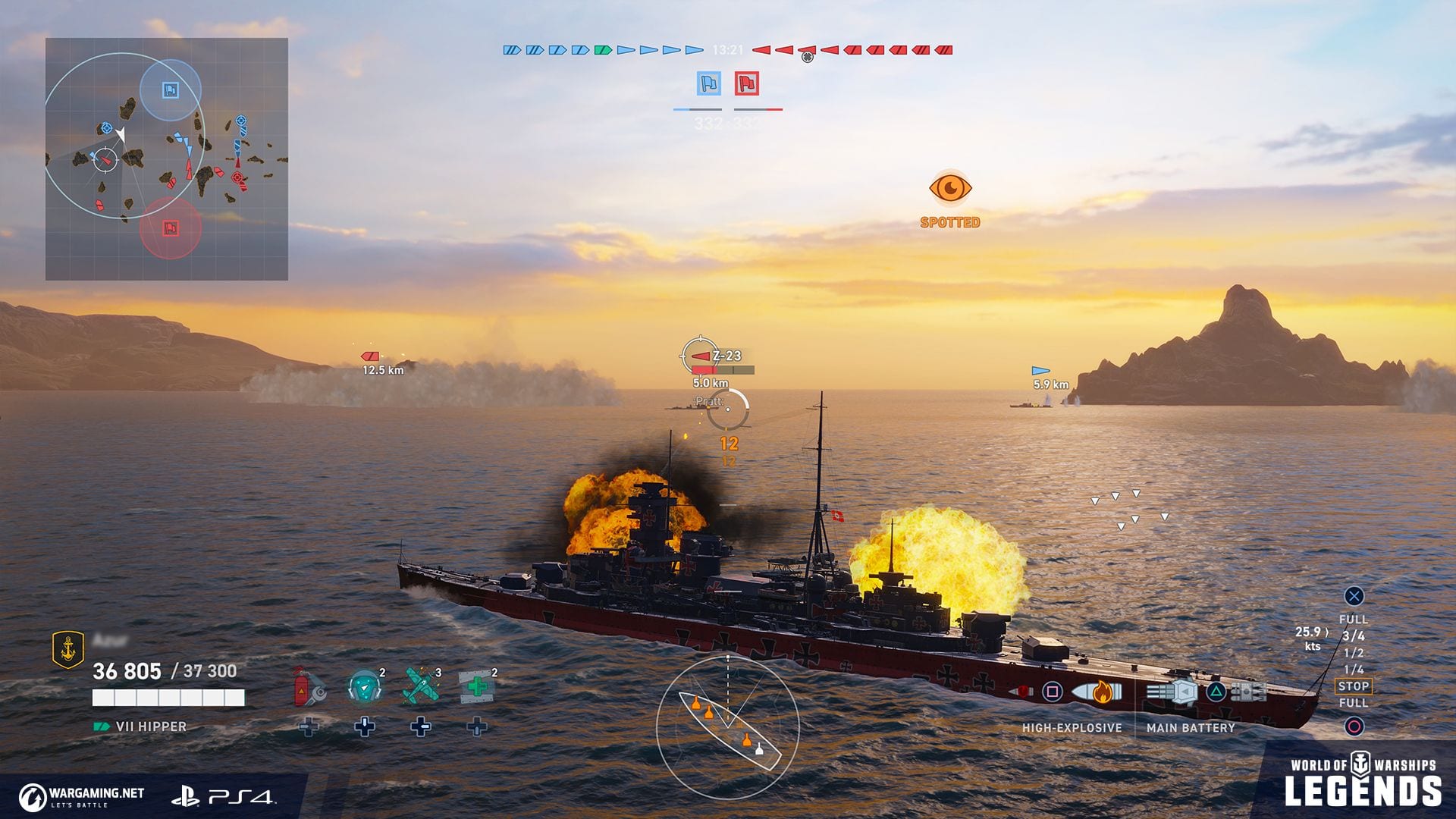Screen dimensions: 1456x819
Task: Select the High-Explosive flame shell
Action: pyautogui.click(x=1096, y=692)
